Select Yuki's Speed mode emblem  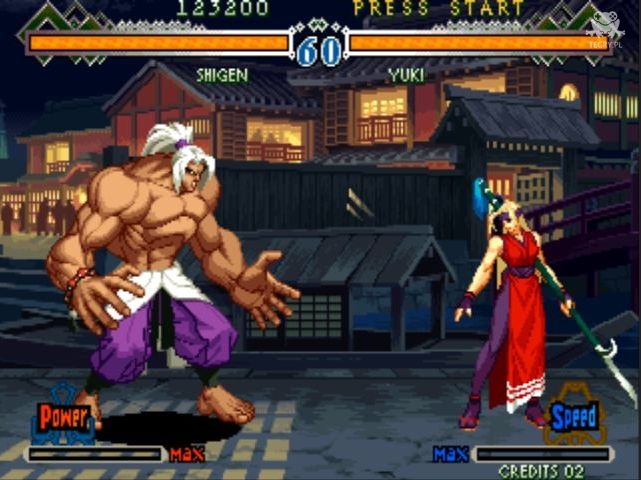[x=573, y=415]
